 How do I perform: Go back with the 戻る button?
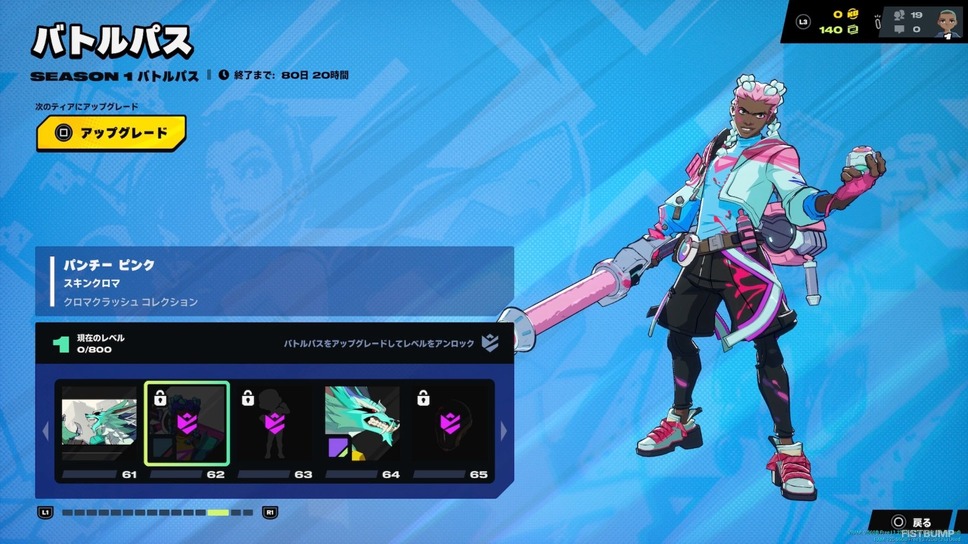point(912,522)
